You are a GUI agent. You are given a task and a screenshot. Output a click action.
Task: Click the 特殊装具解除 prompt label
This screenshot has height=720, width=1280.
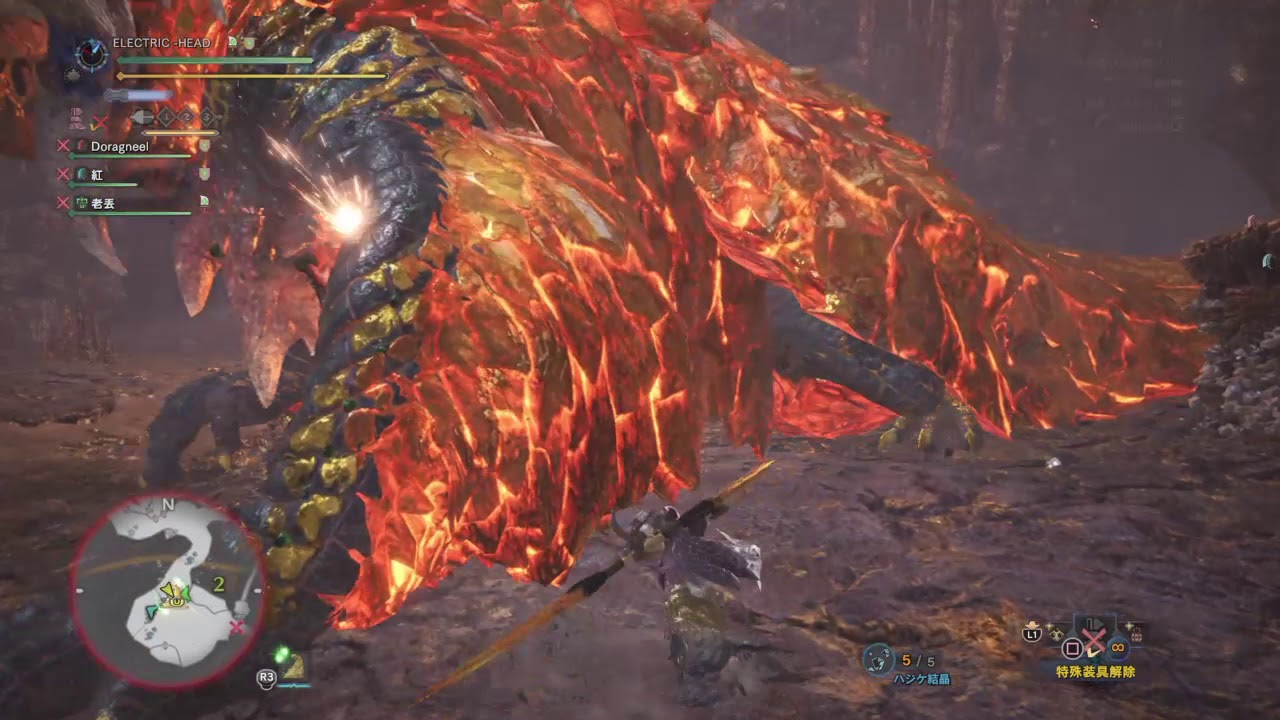[x=1095, y=671]
